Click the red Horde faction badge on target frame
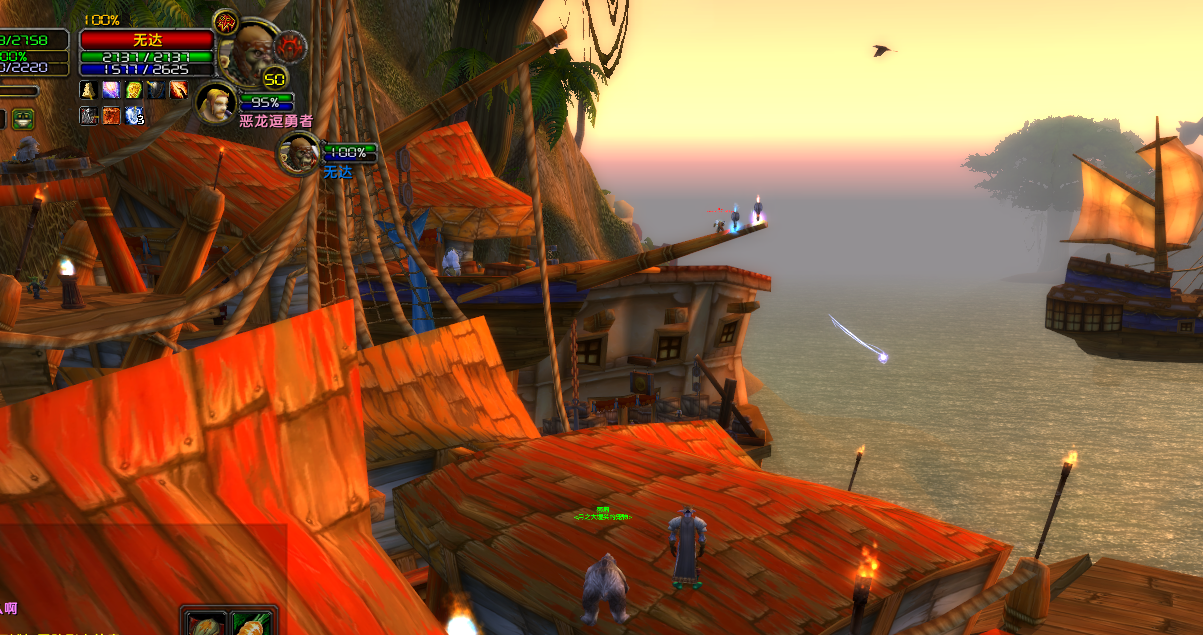The height and width of the screenshot is (635, 1203). point(290,44)
